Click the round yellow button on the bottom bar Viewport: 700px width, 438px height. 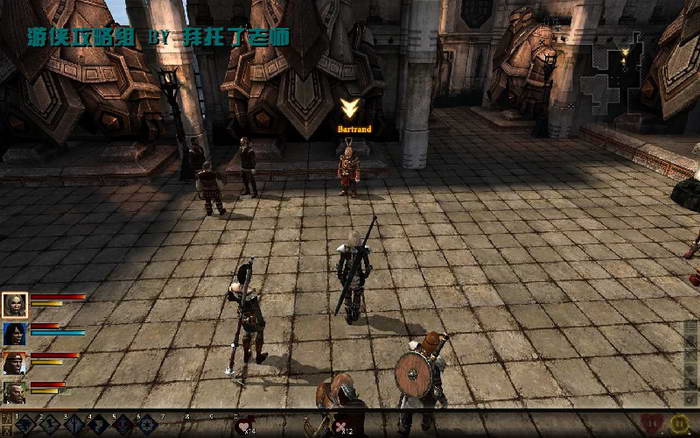(680, 424)
